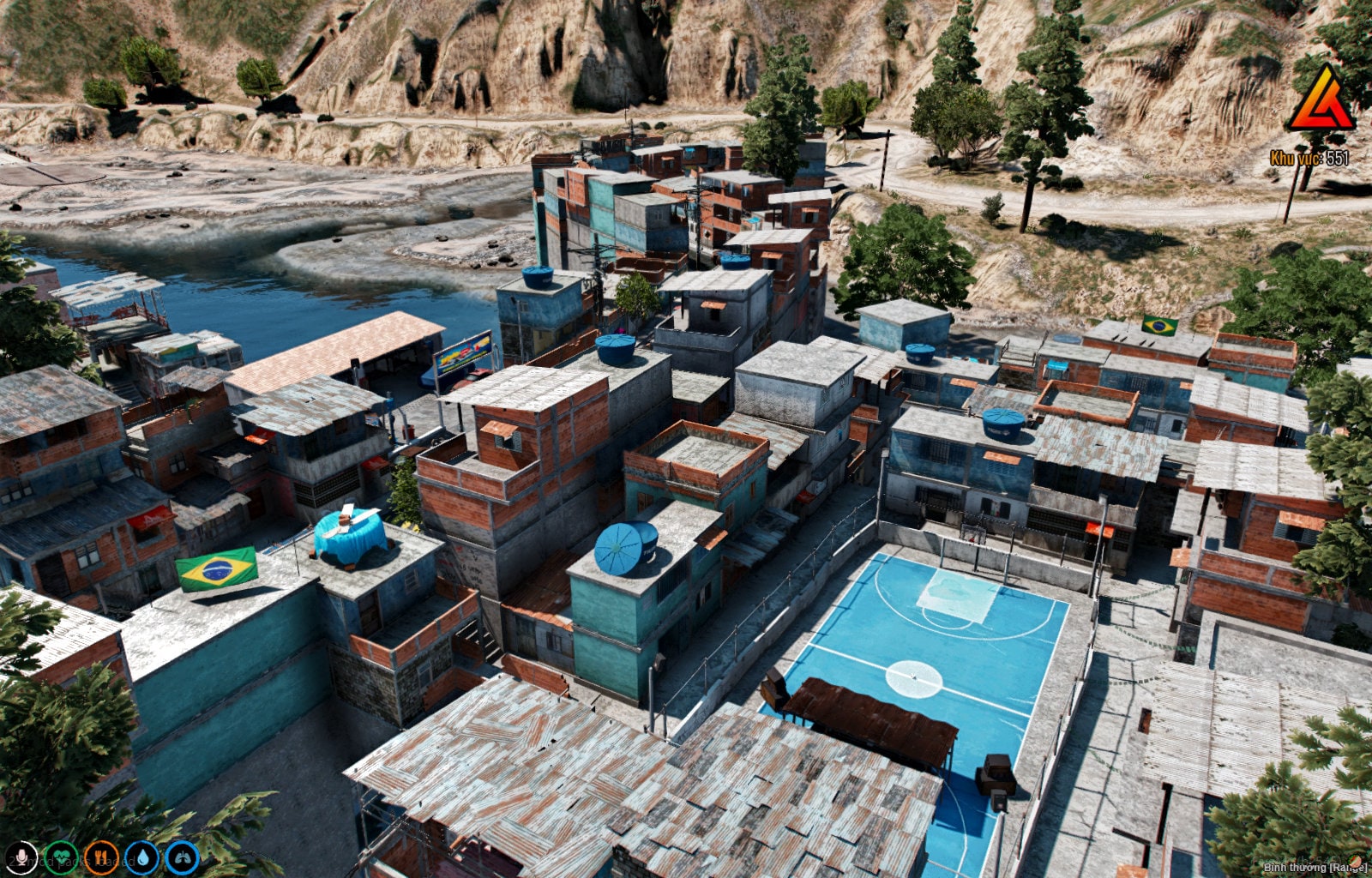The width and height of the screenshot is (1372, 878).
Task: Click the blue lungs stamina icon
Action: (182, 858)
